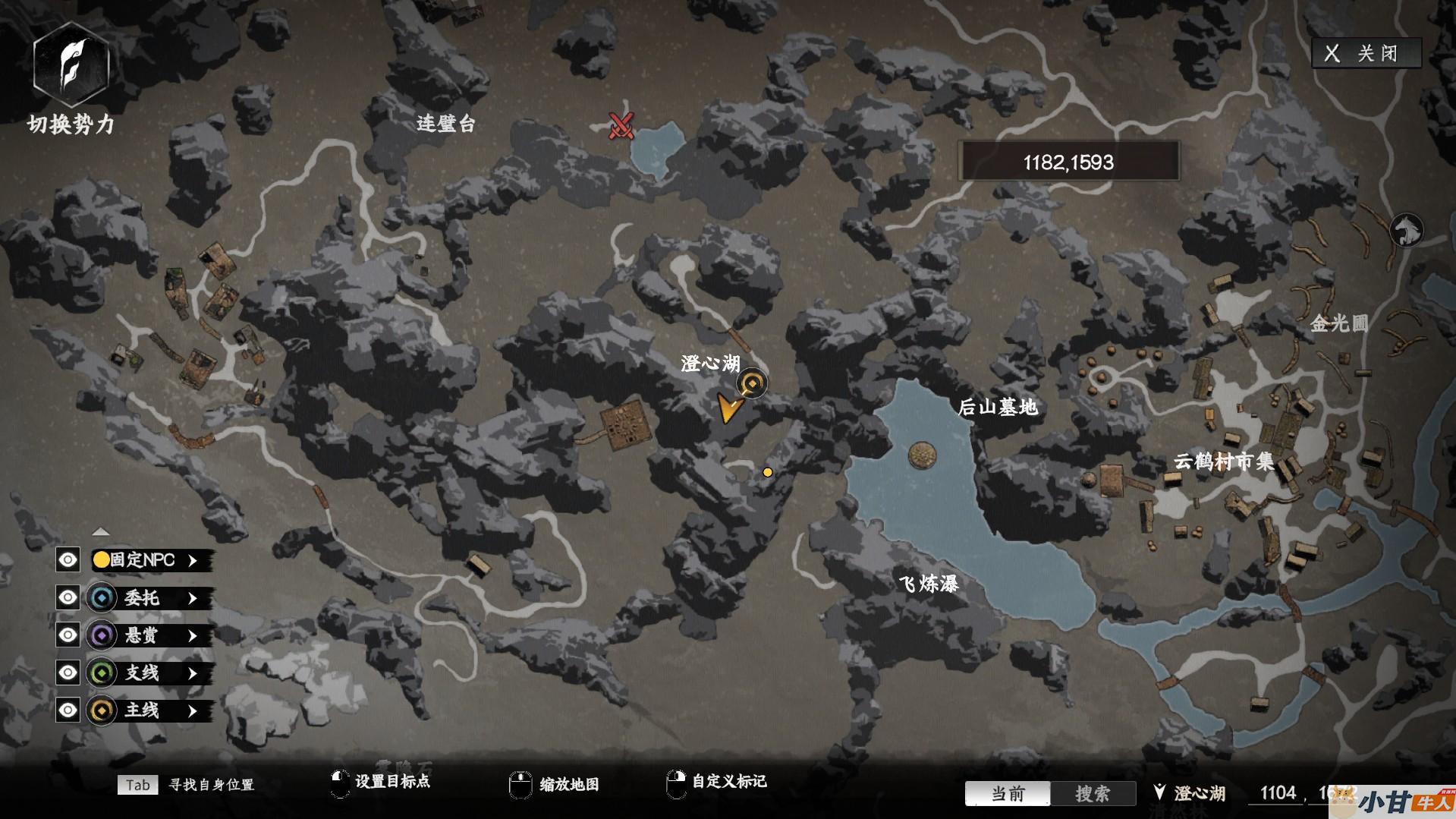Switch to the 当前 tab
1456x819 pixels.
tap(1008, 794)
